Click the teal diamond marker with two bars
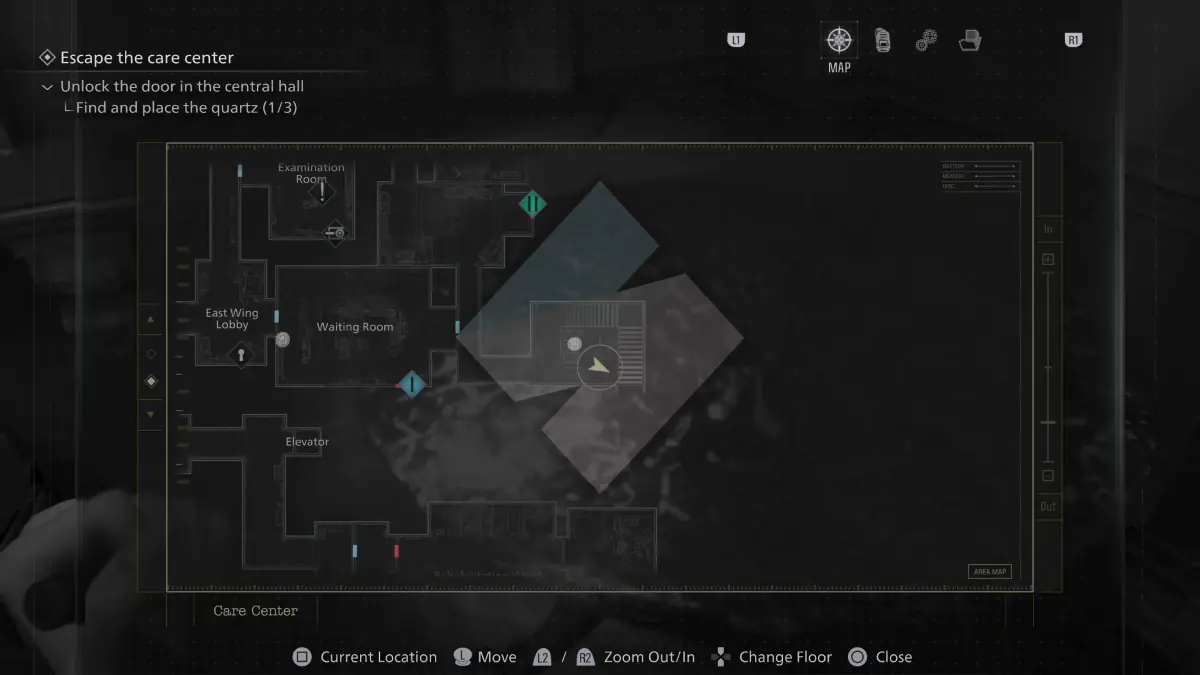 click(x=533, y=204)
